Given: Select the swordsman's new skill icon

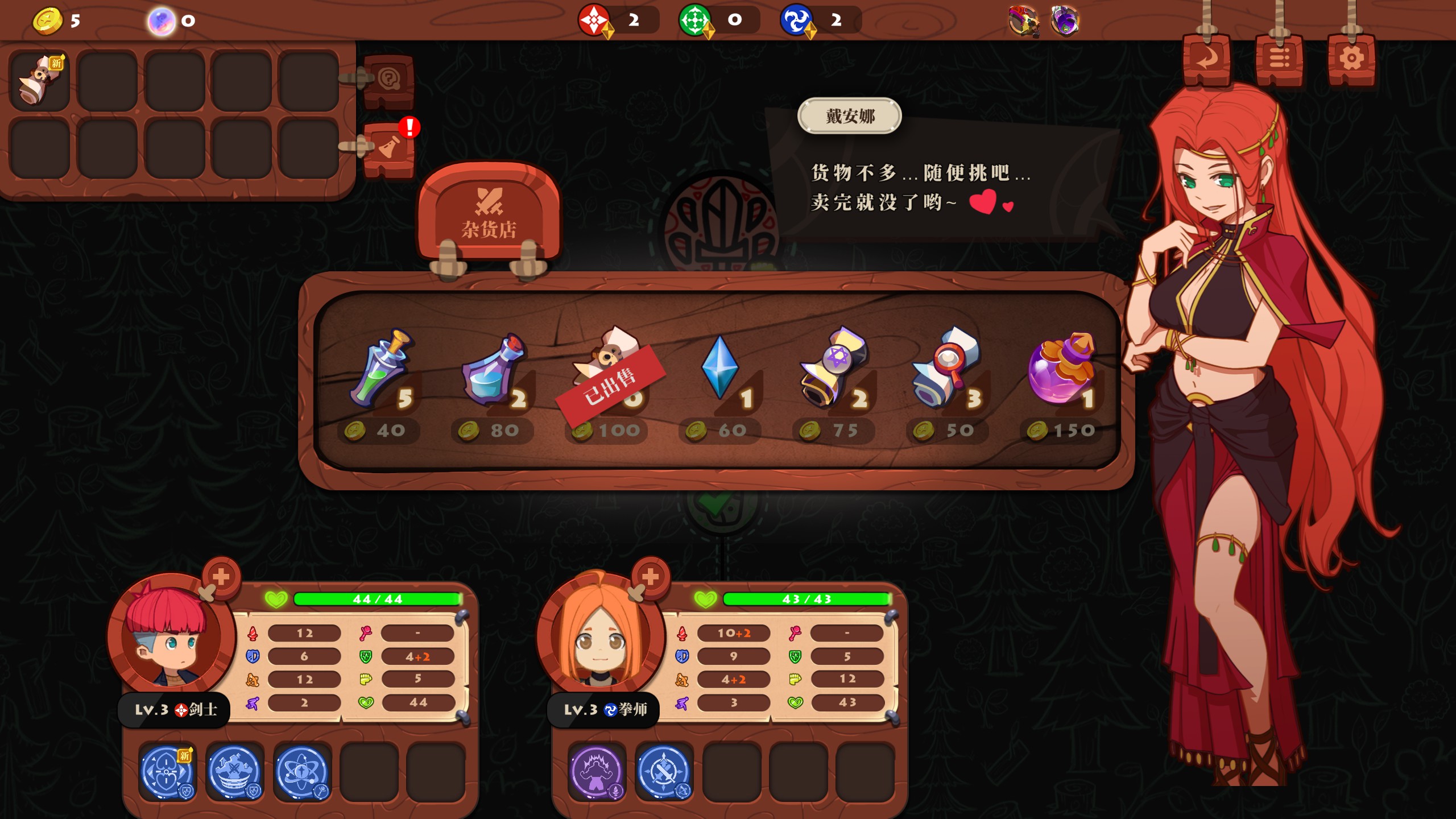Looking at the screenshot, I should 167,772.
